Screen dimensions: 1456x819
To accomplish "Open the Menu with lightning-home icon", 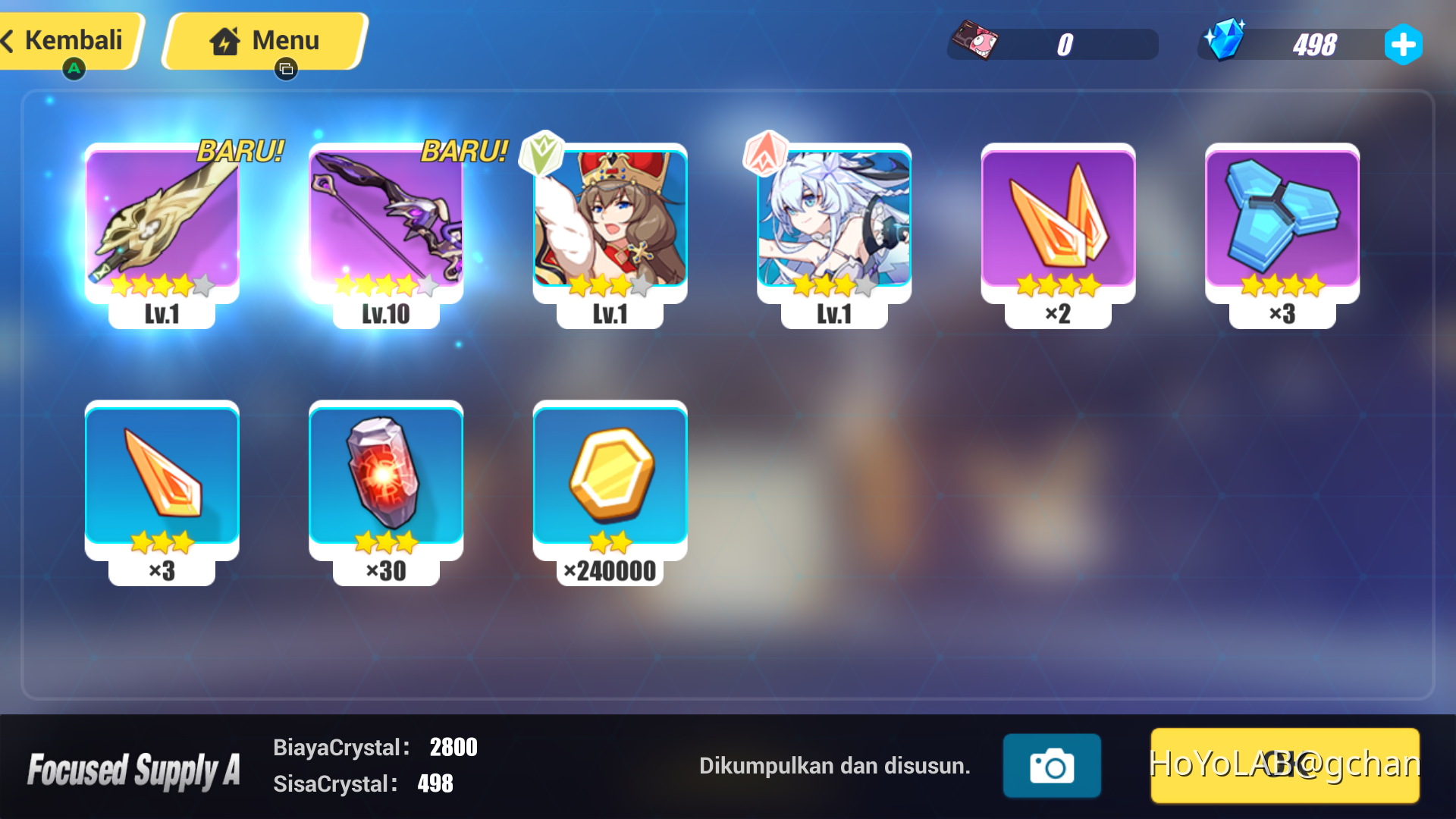I will coord(264,41).
